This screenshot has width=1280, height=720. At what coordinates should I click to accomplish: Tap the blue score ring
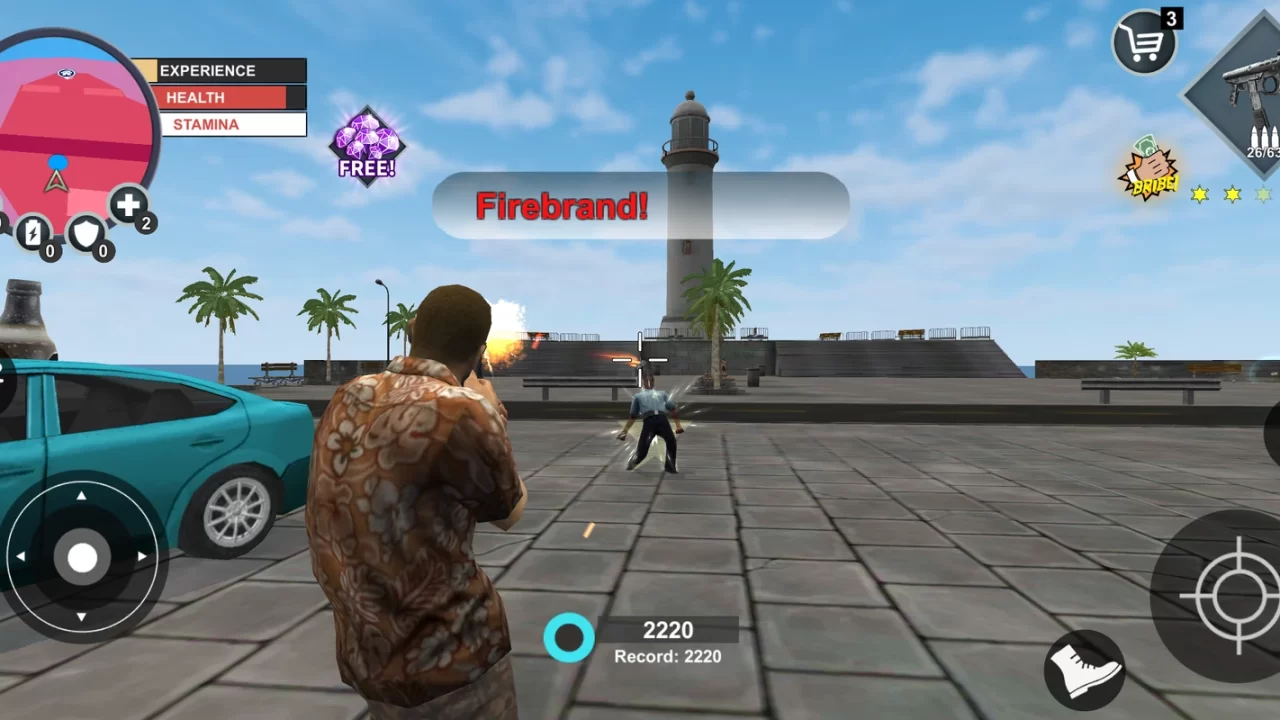click(x=570, y=636)
